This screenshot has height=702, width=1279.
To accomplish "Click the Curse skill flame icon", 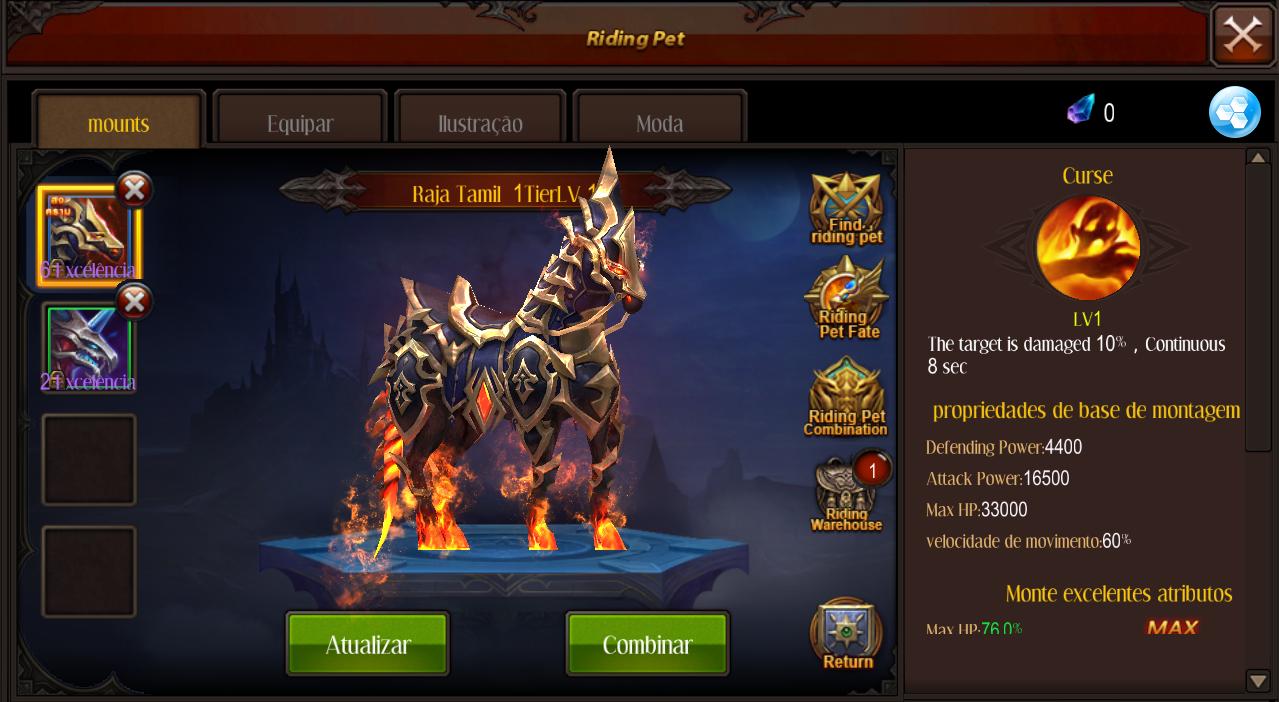I will point(1088,248).
